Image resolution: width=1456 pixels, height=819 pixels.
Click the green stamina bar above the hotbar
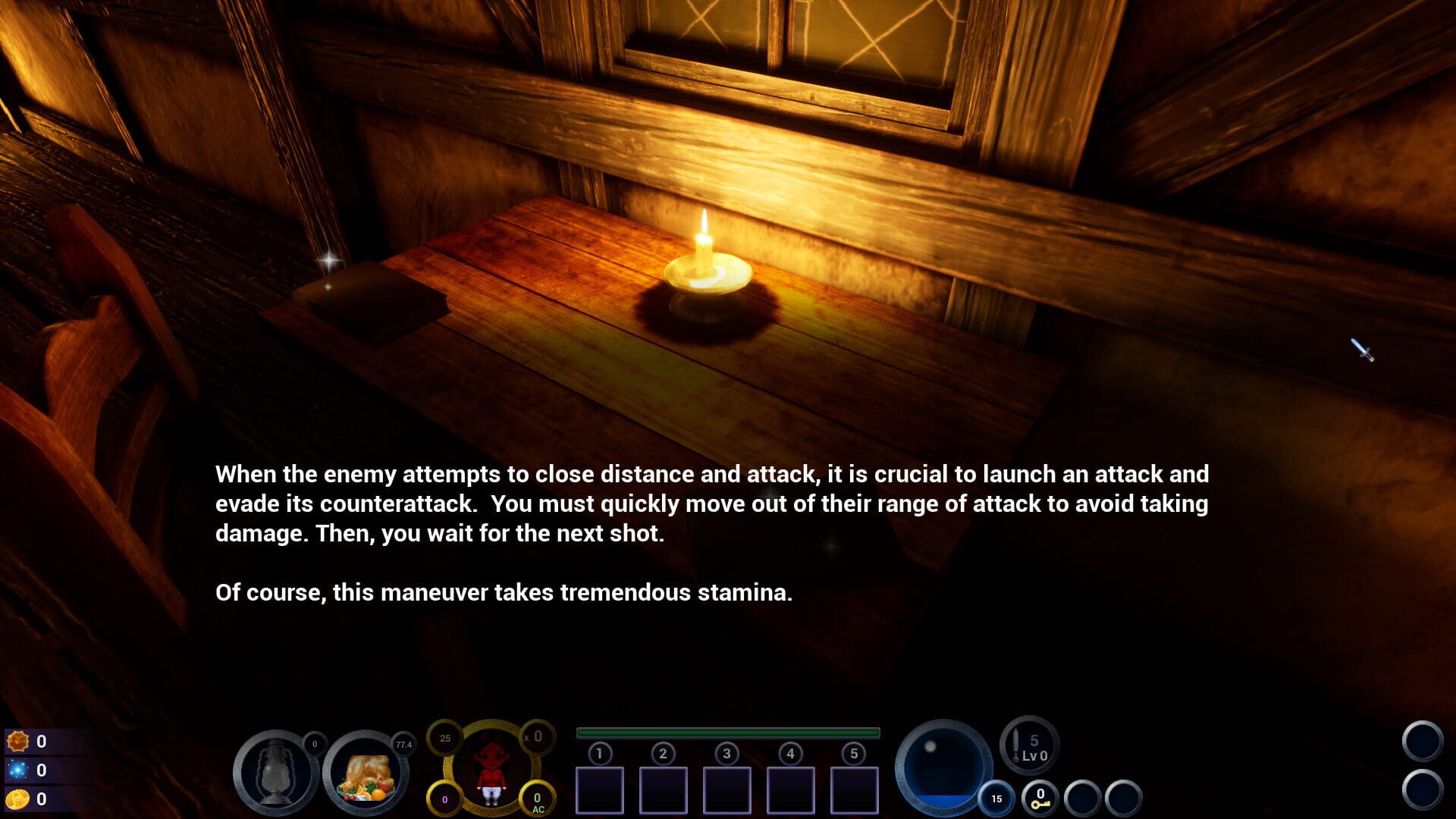point(727,732)
